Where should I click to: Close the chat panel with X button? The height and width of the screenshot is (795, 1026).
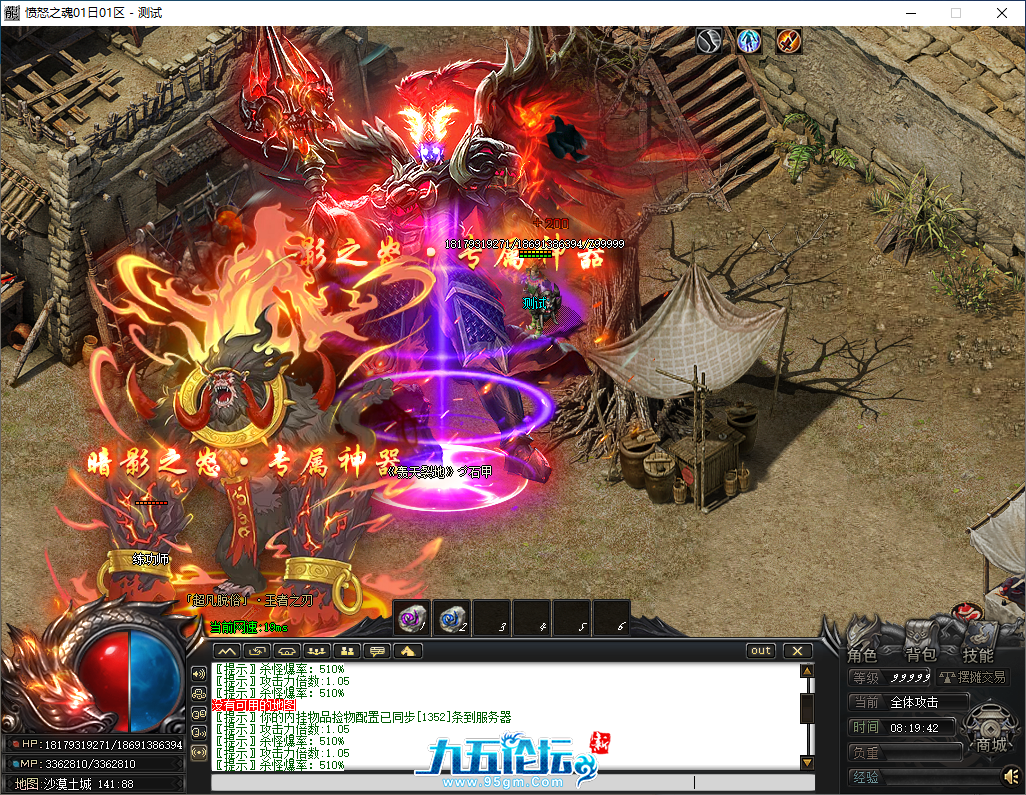(797, 651)
